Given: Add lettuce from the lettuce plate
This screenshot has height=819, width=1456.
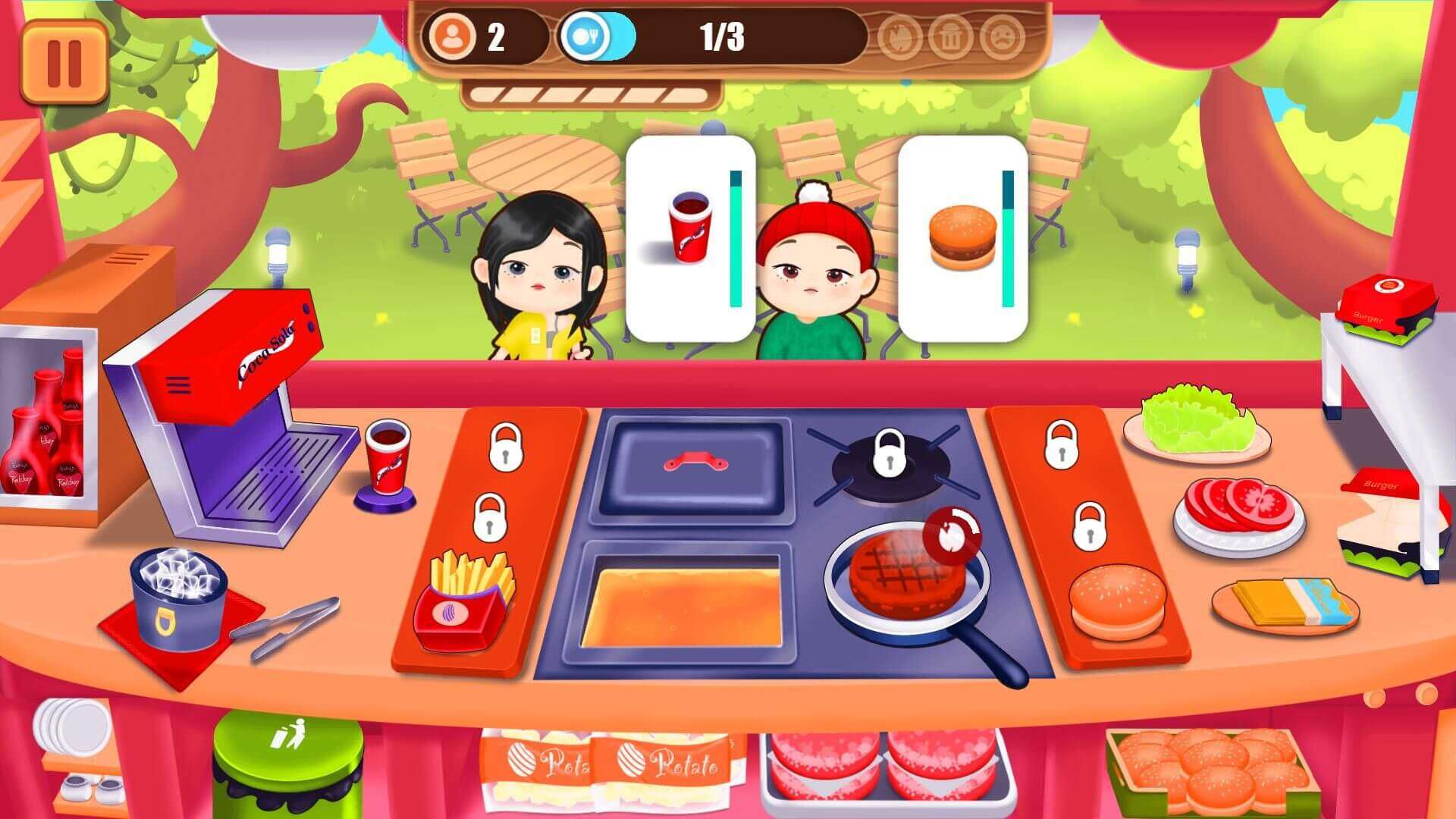Looking at the screenshot, I should click(1196, 422).
